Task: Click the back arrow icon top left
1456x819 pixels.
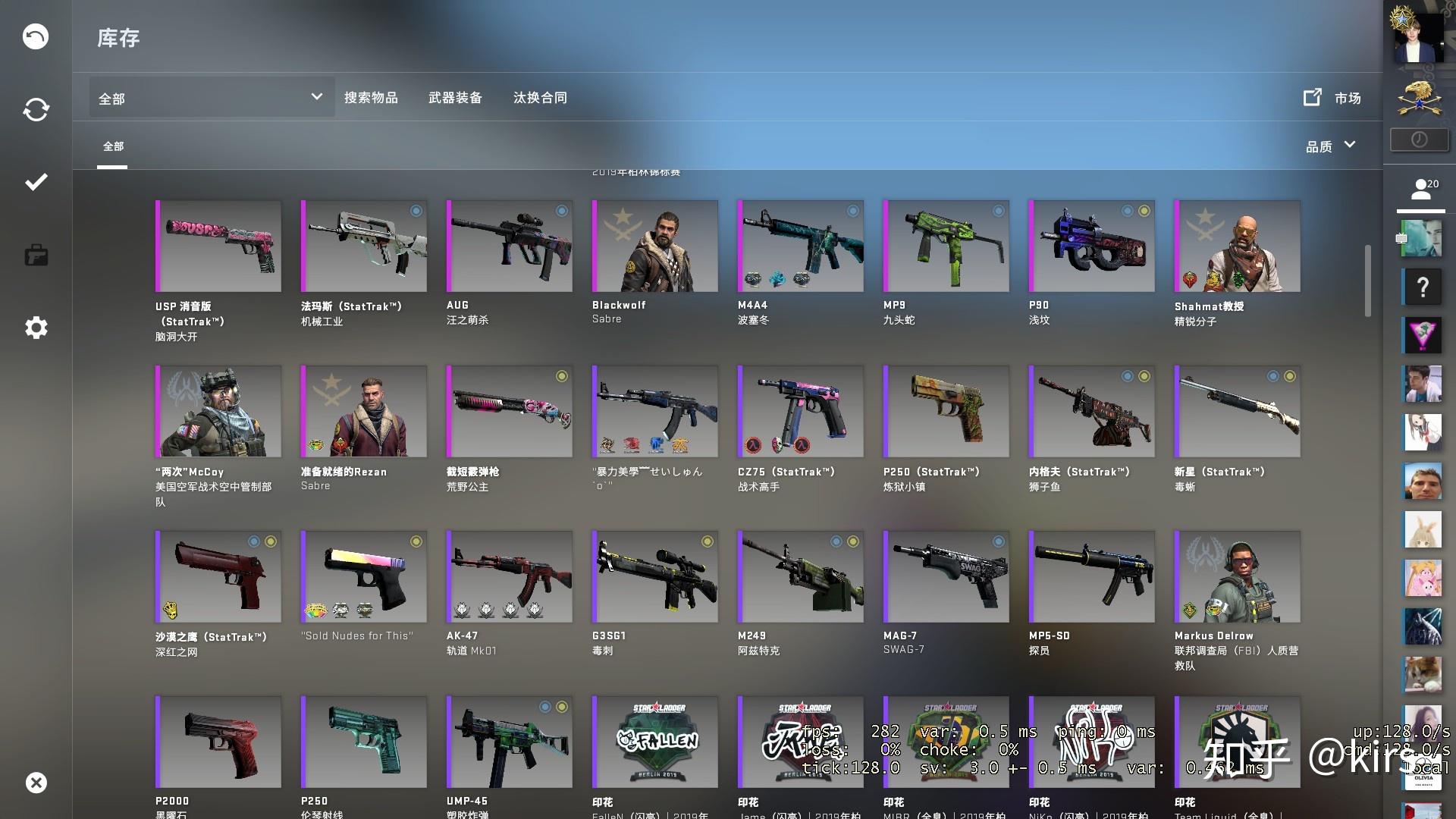Action: click(x=35, y=36)
